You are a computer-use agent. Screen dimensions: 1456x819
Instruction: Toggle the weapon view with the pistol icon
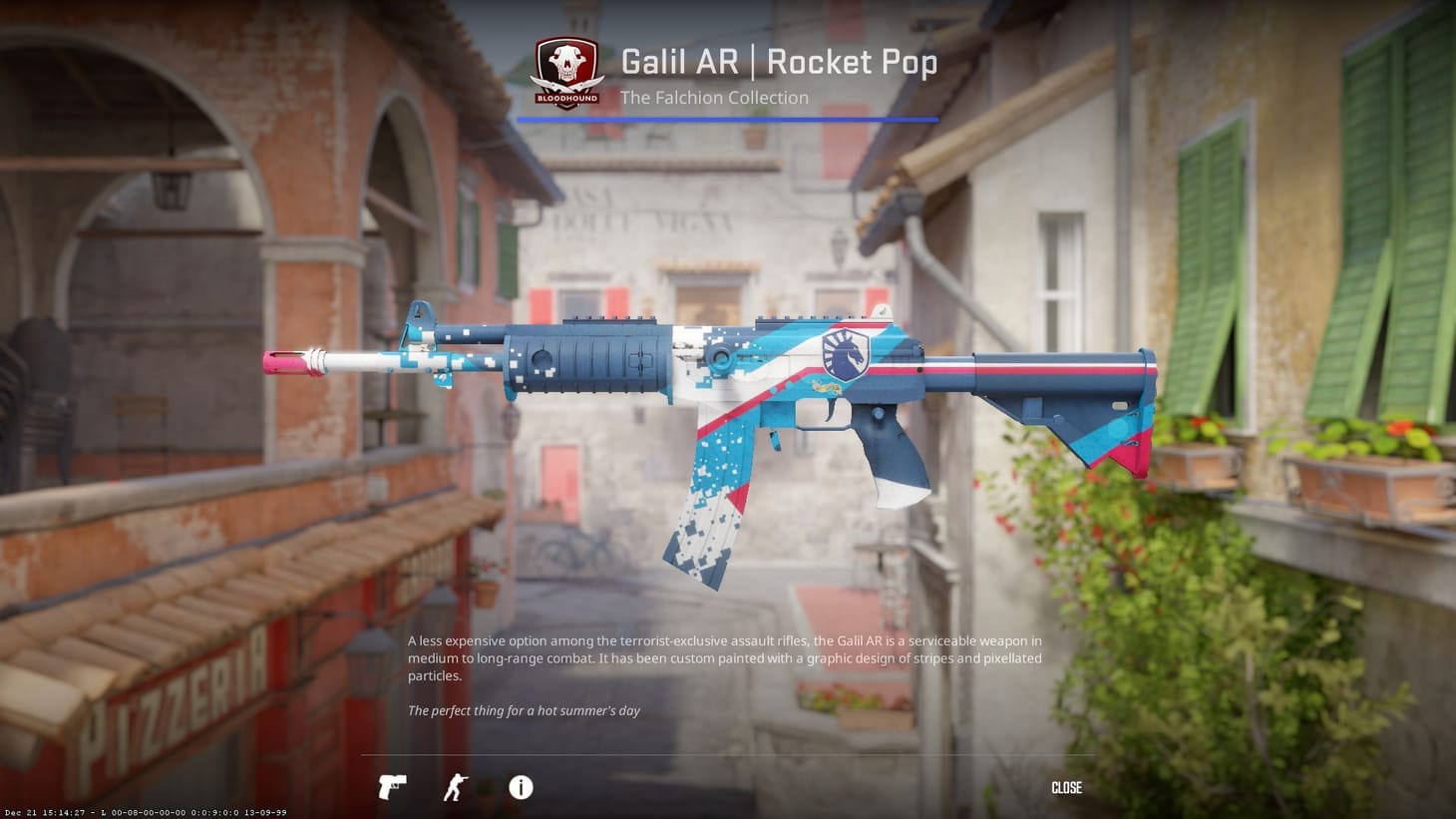click(391, 787)
